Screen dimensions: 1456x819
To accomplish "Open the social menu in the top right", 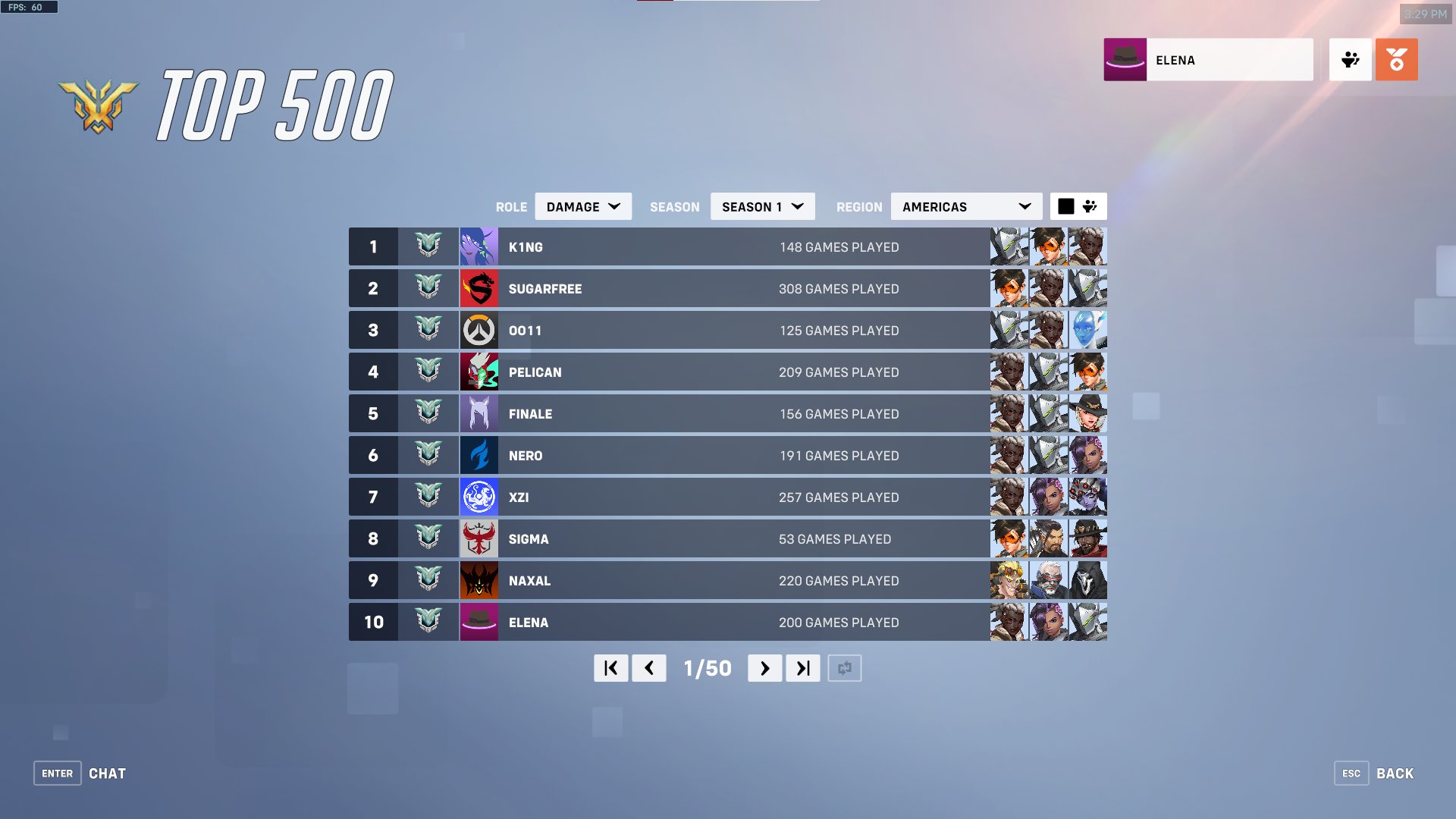I will [x=1351, y=59].
